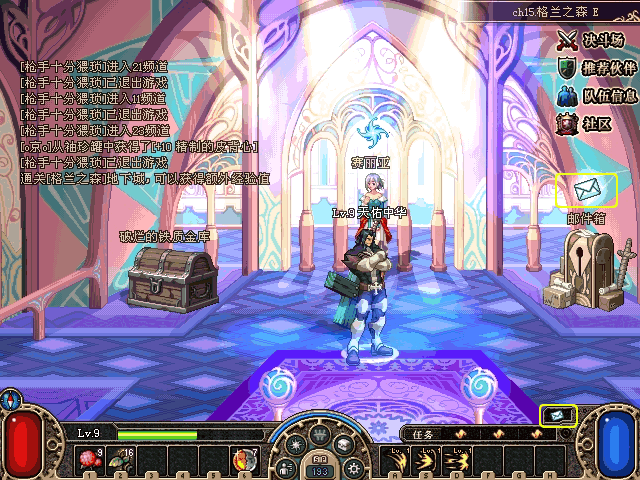The height and width of the screenshot is (480, 640).
Task: Click the new mail envelope notification in the HUD
Action: (x=558, y=414)
